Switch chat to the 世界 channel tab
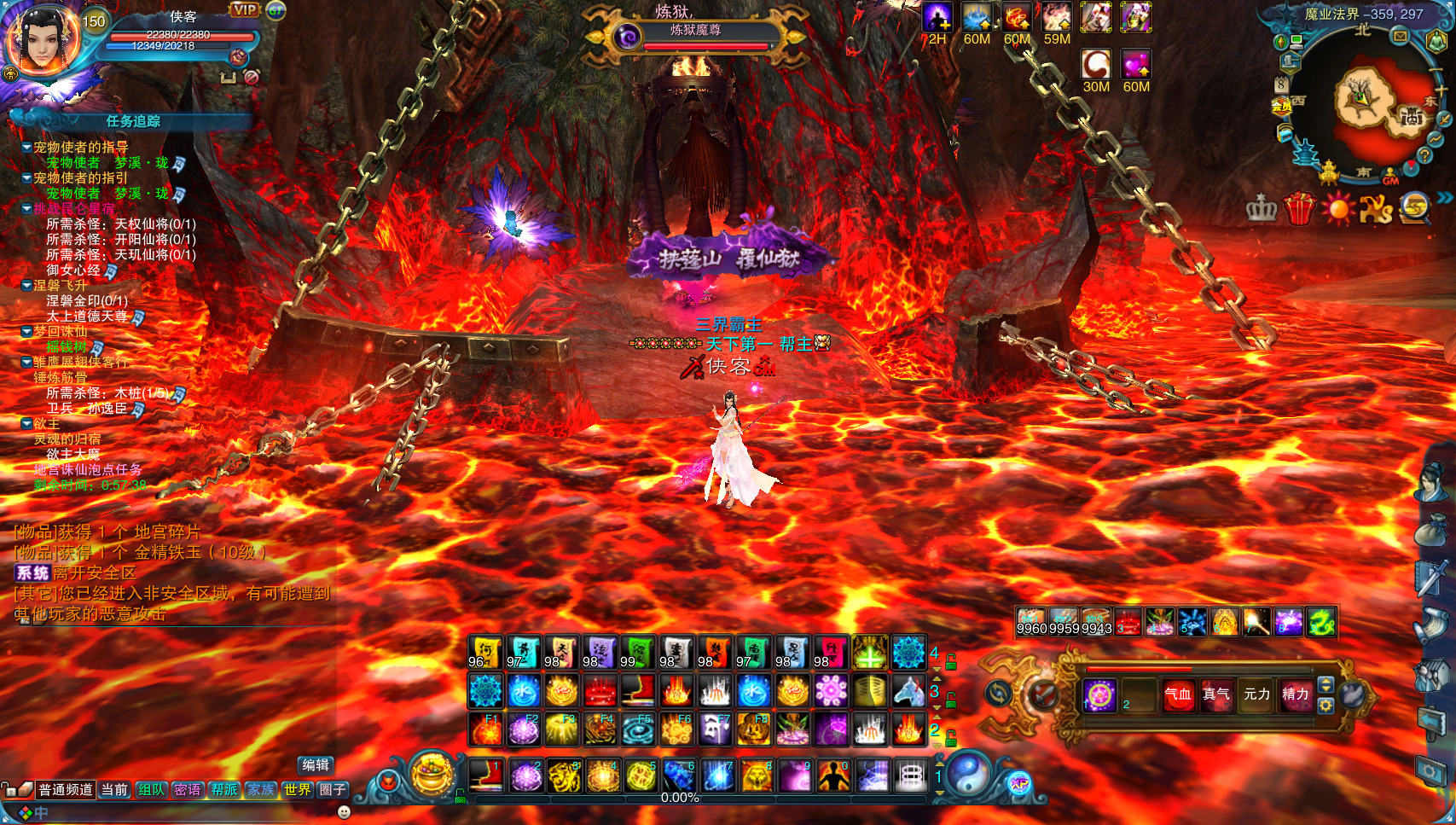 pyautogui.click(x=297, y=790)
